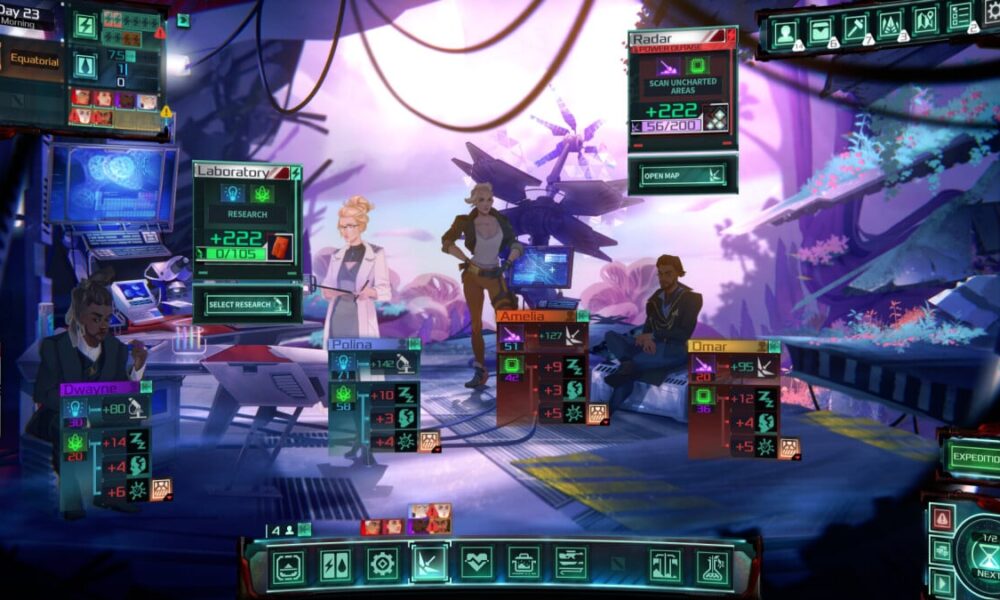This screenshot has height=600, width=1000.
Task: Select the rifle weapons tab
Action: pos(571,563)
